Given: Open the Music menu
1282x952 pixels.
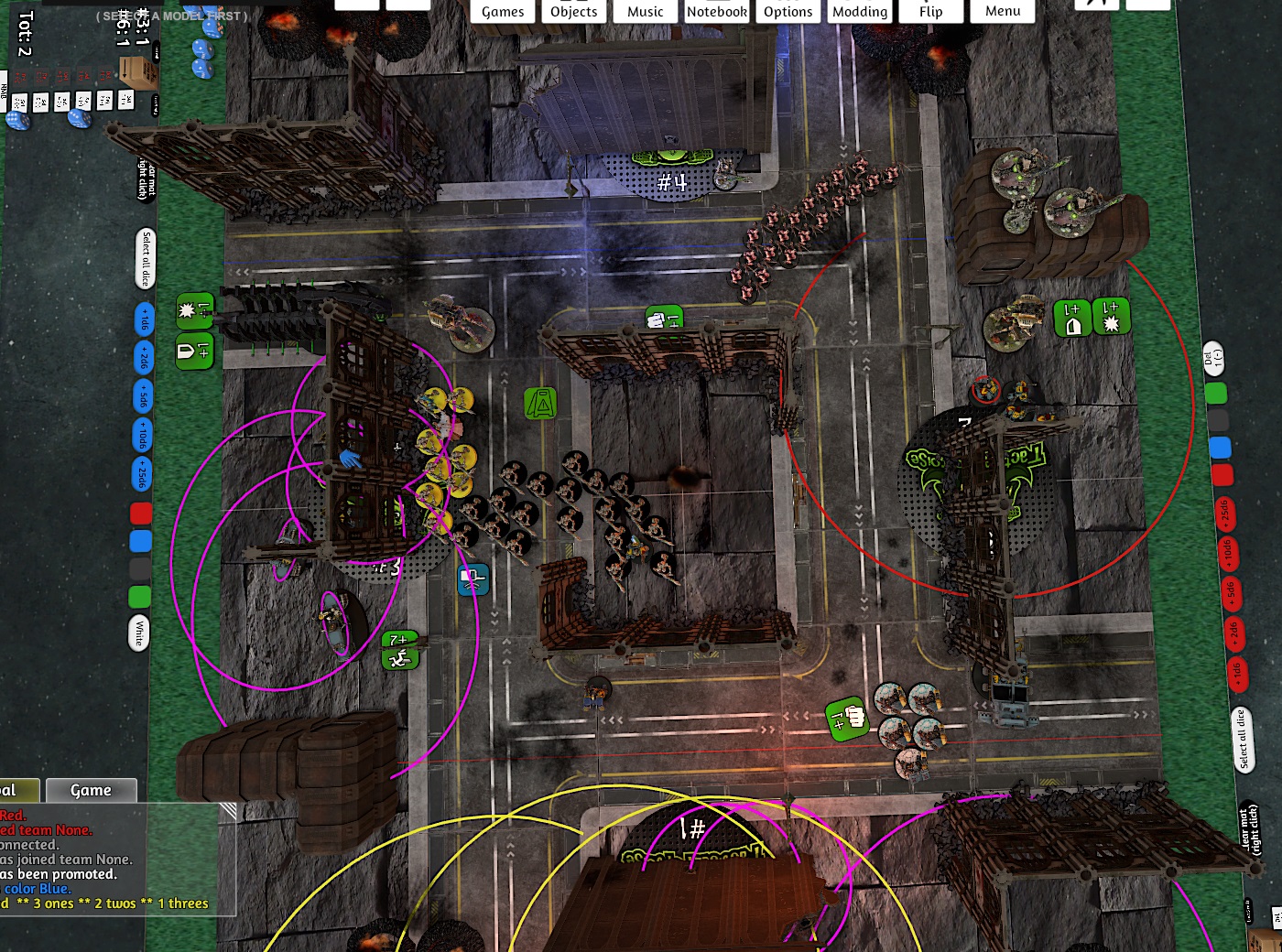Looking at the screenshot, I should click(646, 11).
